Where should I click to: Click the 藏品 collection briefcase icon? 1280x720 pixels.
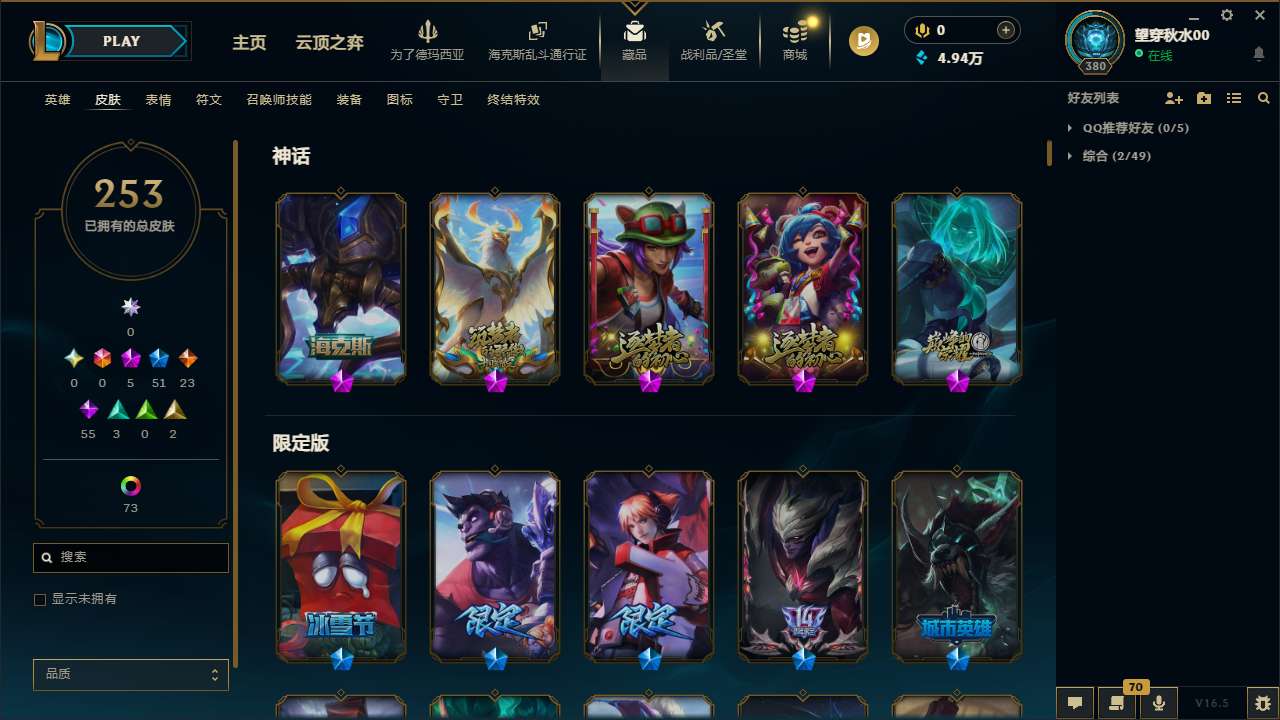[x=634, y=30]
